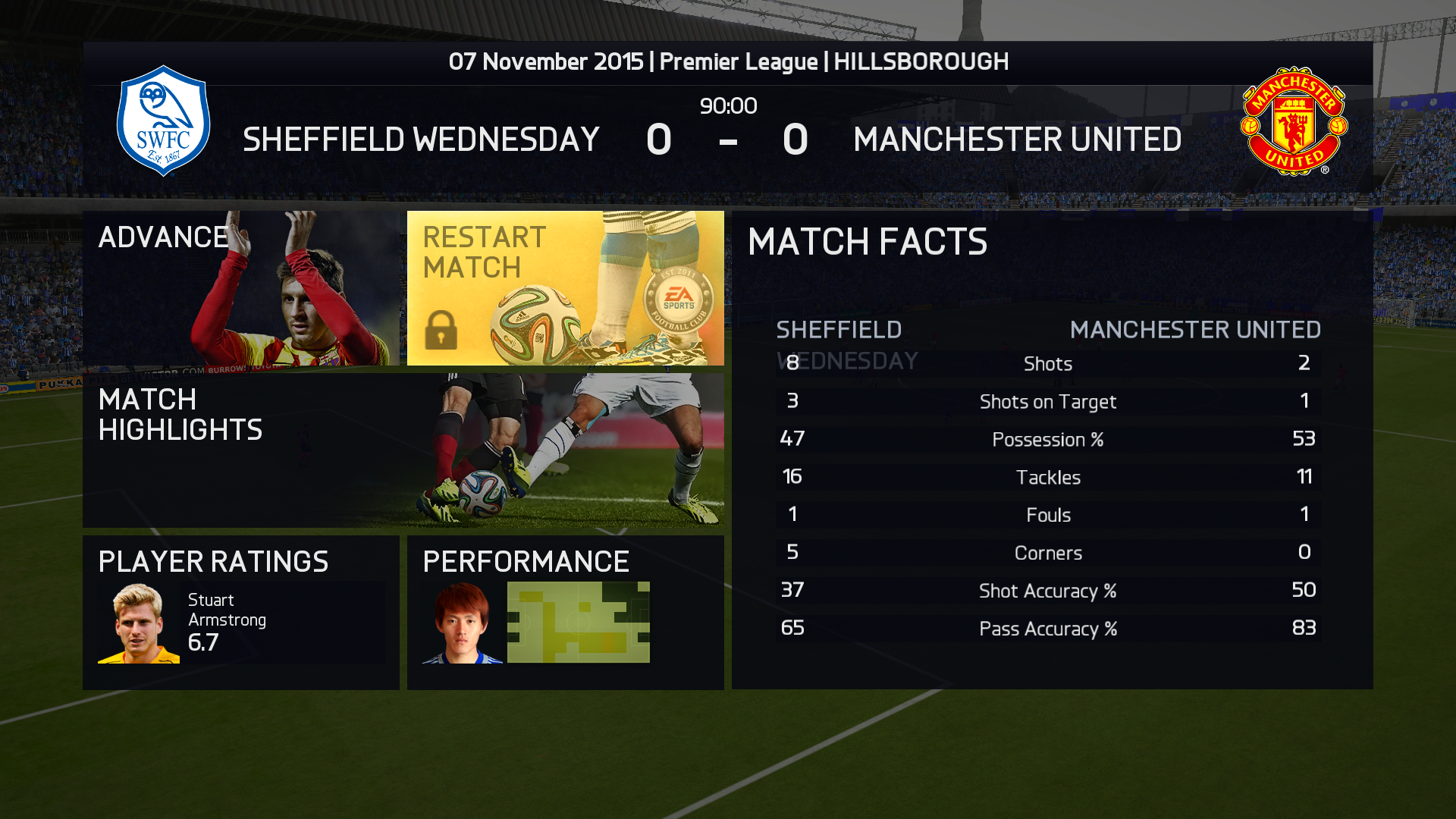The width and height of the screenshot is (1456, 819).
Task: Click the Match Facts panel
Action: (x=1052, y=450)
